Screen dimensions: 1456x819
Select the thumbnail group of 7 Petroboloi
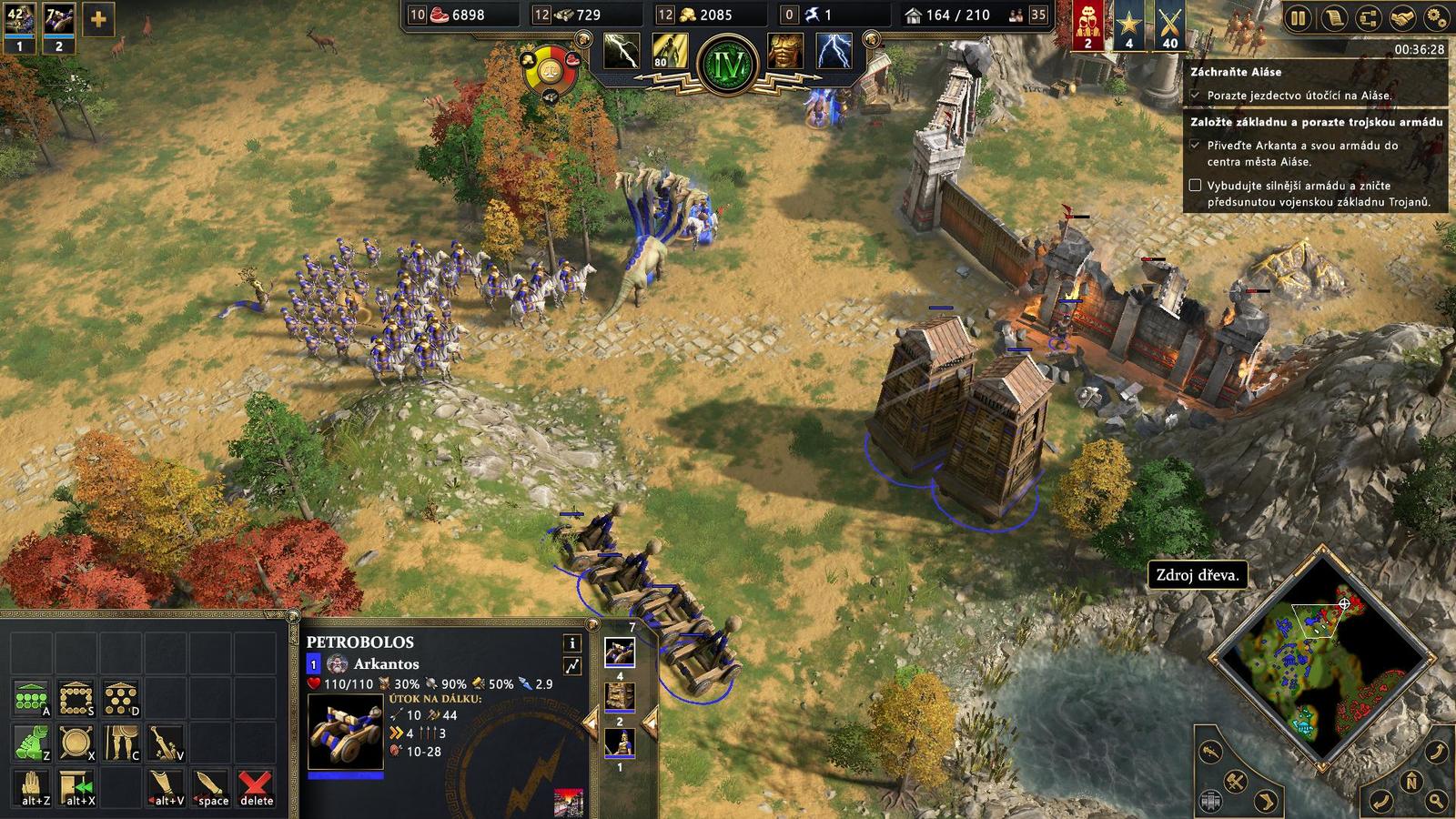click(x=620, y=652)
